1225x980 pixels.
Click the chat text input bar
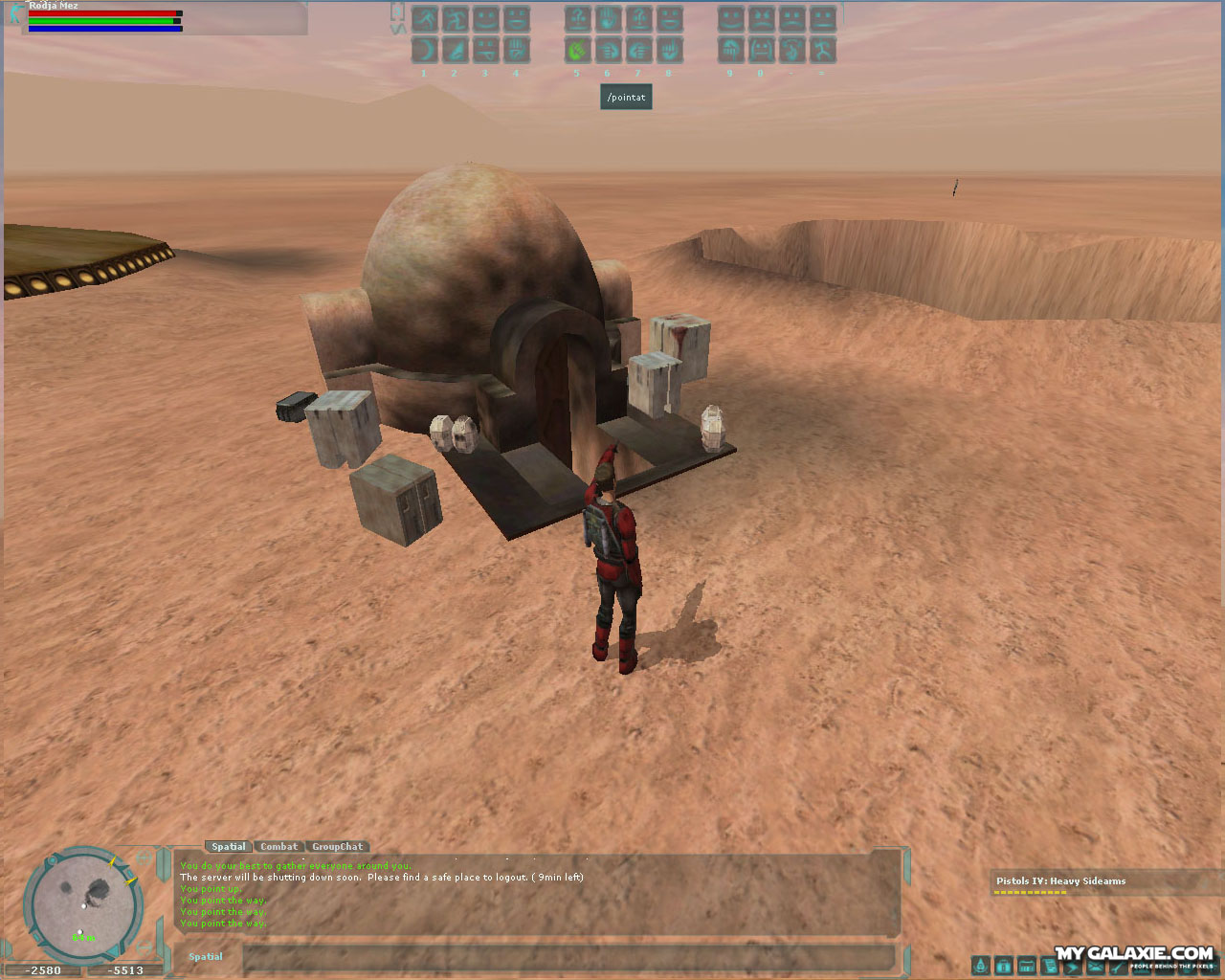(568, 956)
